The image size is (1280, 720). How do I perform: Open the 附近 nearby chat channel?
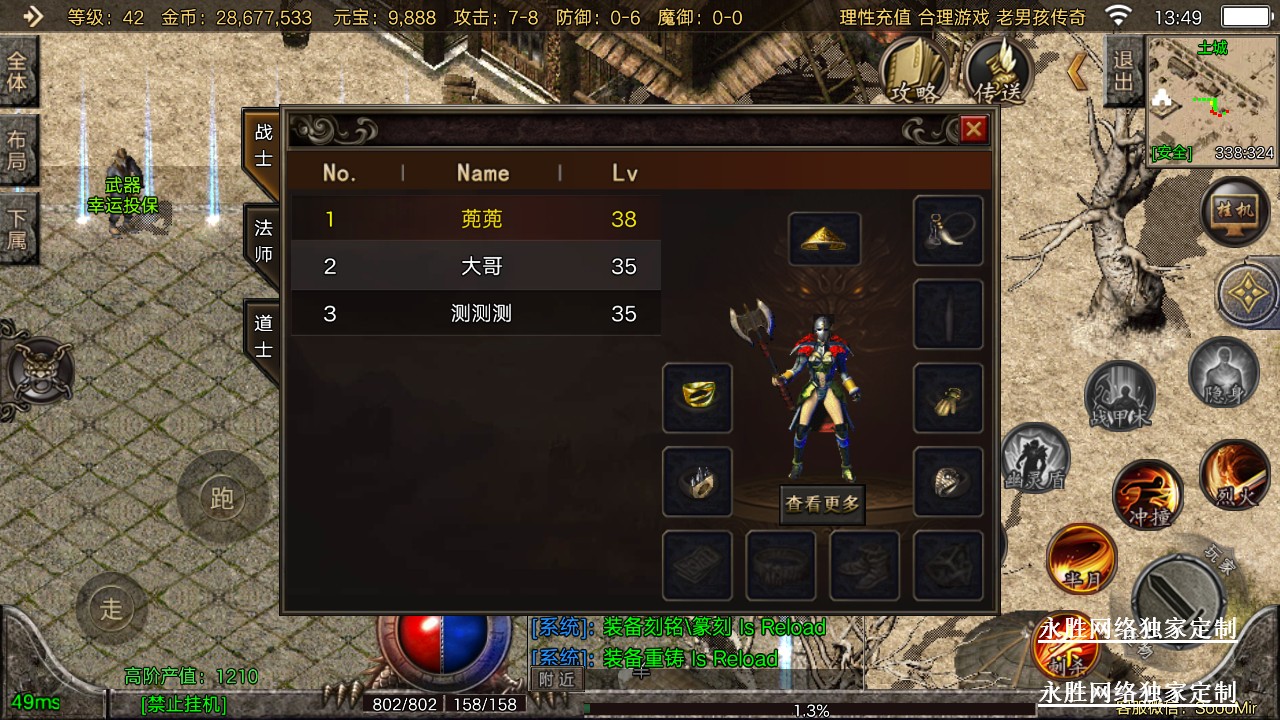point(556,678)
